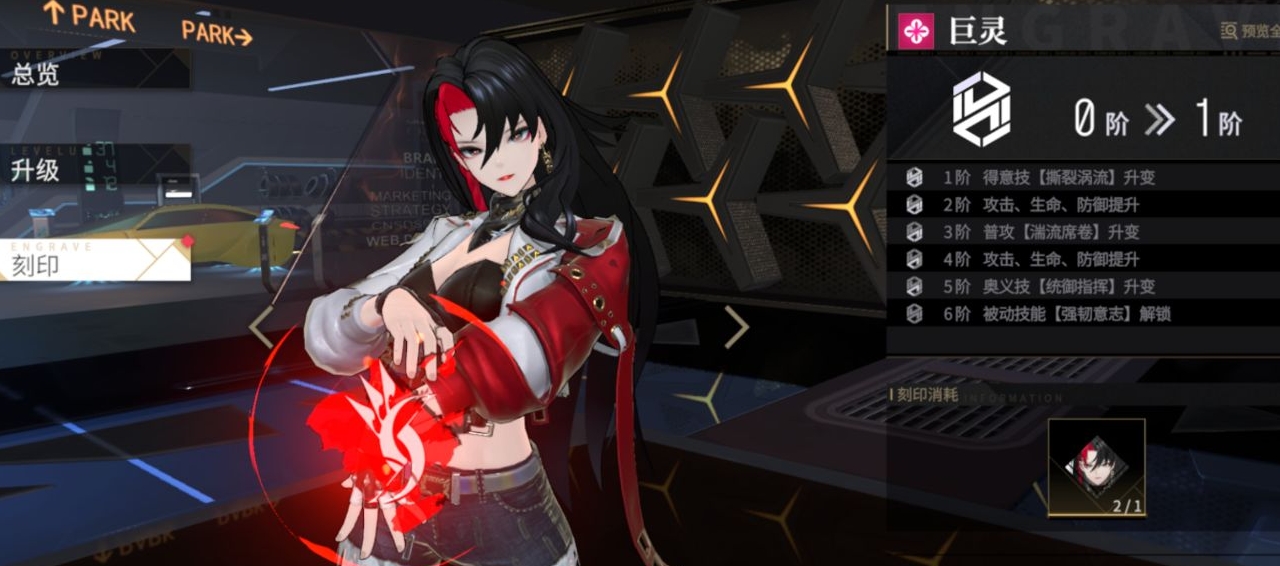This screenshot has height=566, width=1280.
Task: Click the pink 巨灵 class icon
Action: [x=916, y=31]
